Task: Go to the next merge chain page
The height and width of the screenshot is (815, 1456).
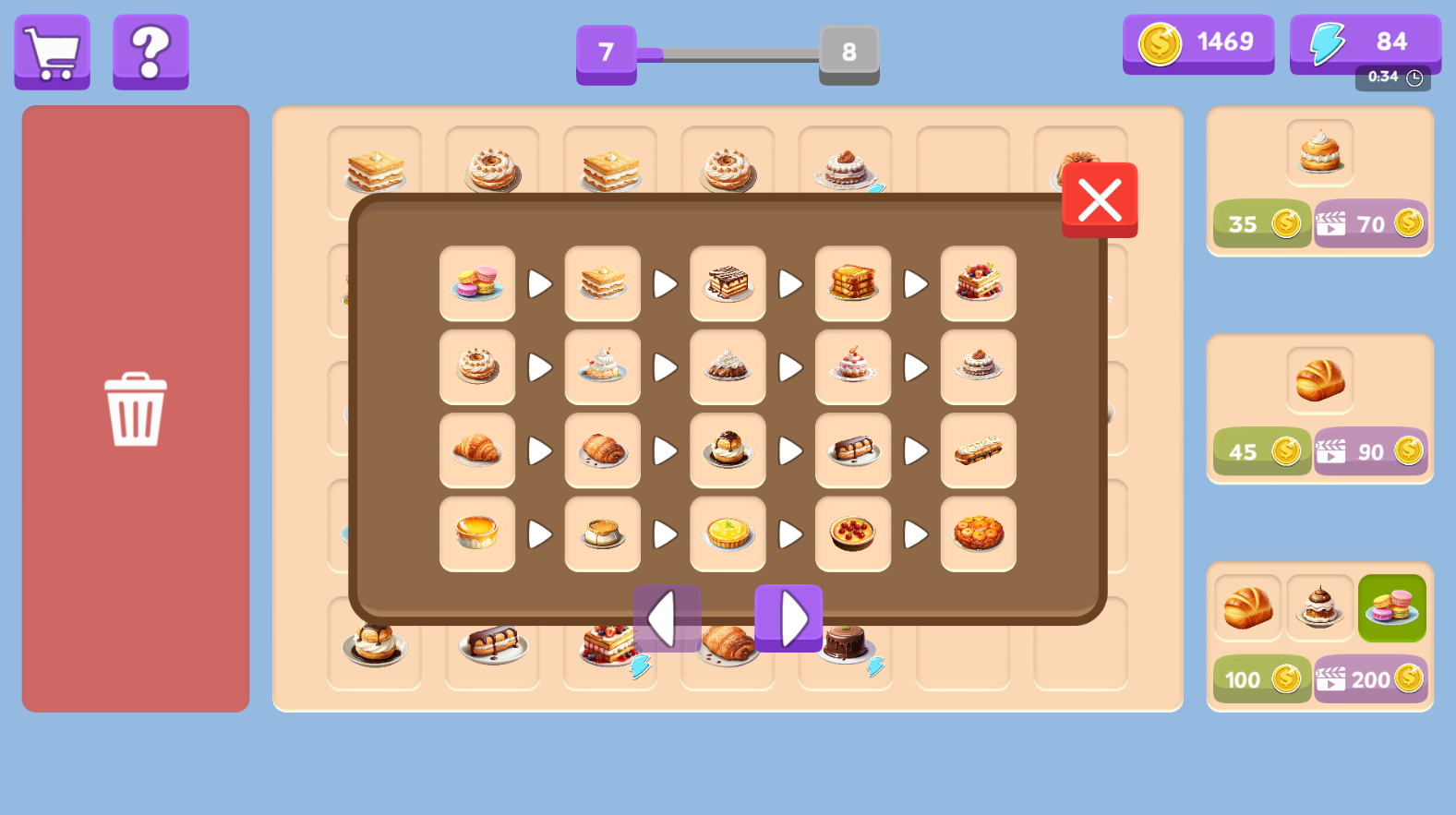Action: 789,618
